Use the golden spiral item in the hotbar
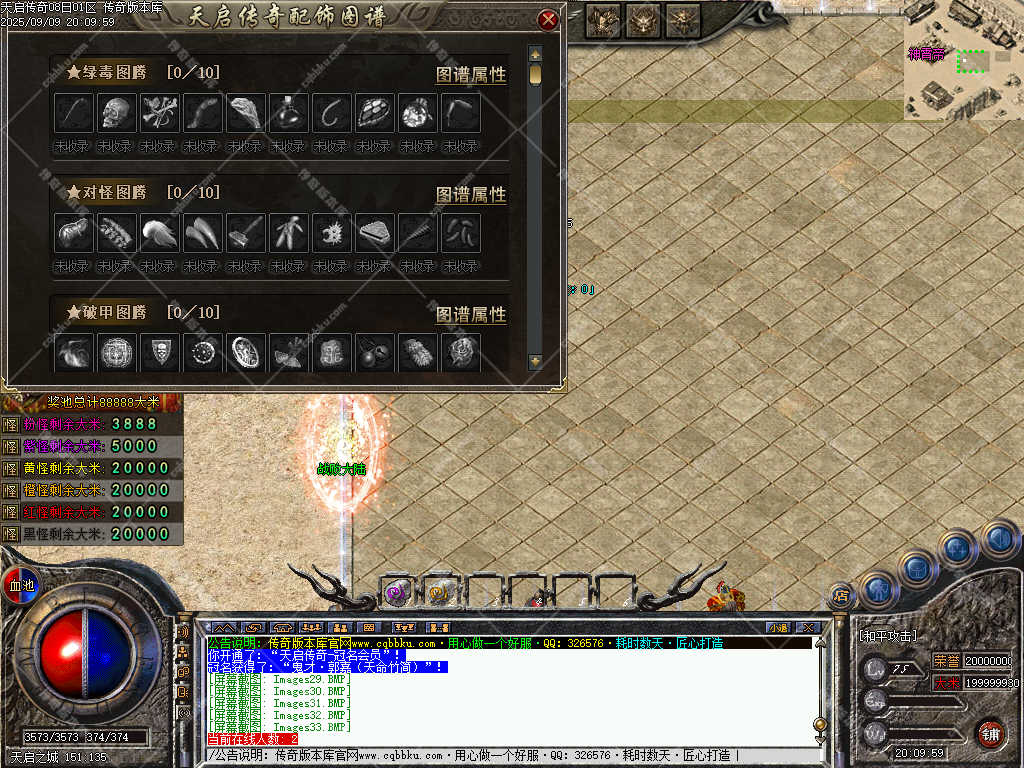Image resolution: width=1024 pixels, height=768 pixels. coord(438,593)
